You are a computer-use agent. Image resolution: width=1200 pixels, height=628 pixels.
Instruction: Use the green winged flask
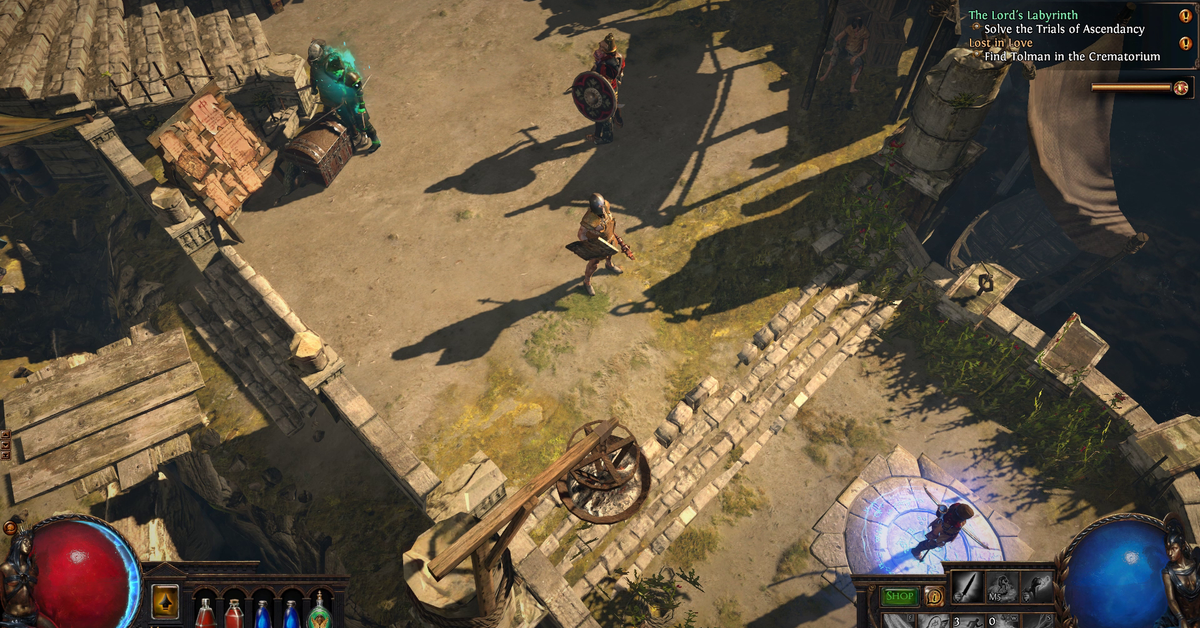click(x=320, y=611)
